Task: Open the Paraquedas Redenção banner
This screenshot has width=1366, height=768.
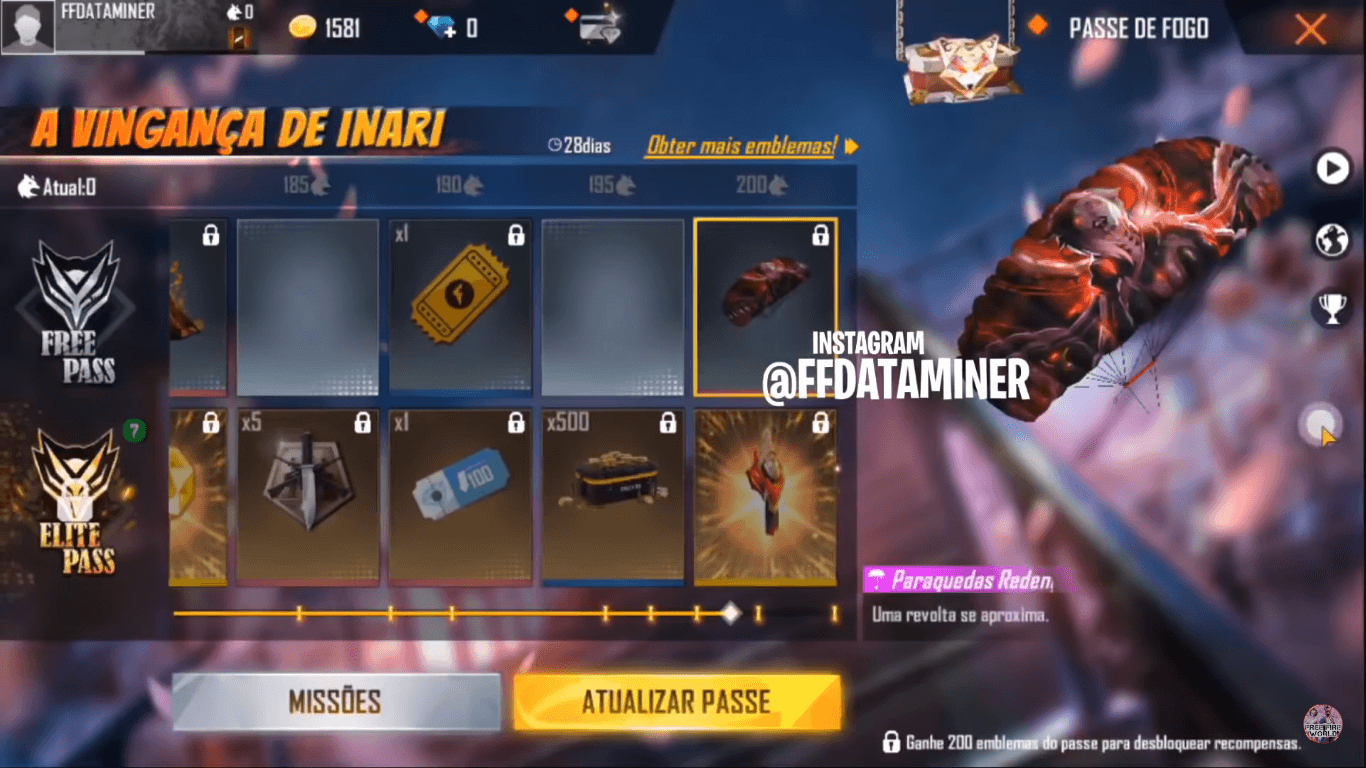Action: tap(960, 581)
